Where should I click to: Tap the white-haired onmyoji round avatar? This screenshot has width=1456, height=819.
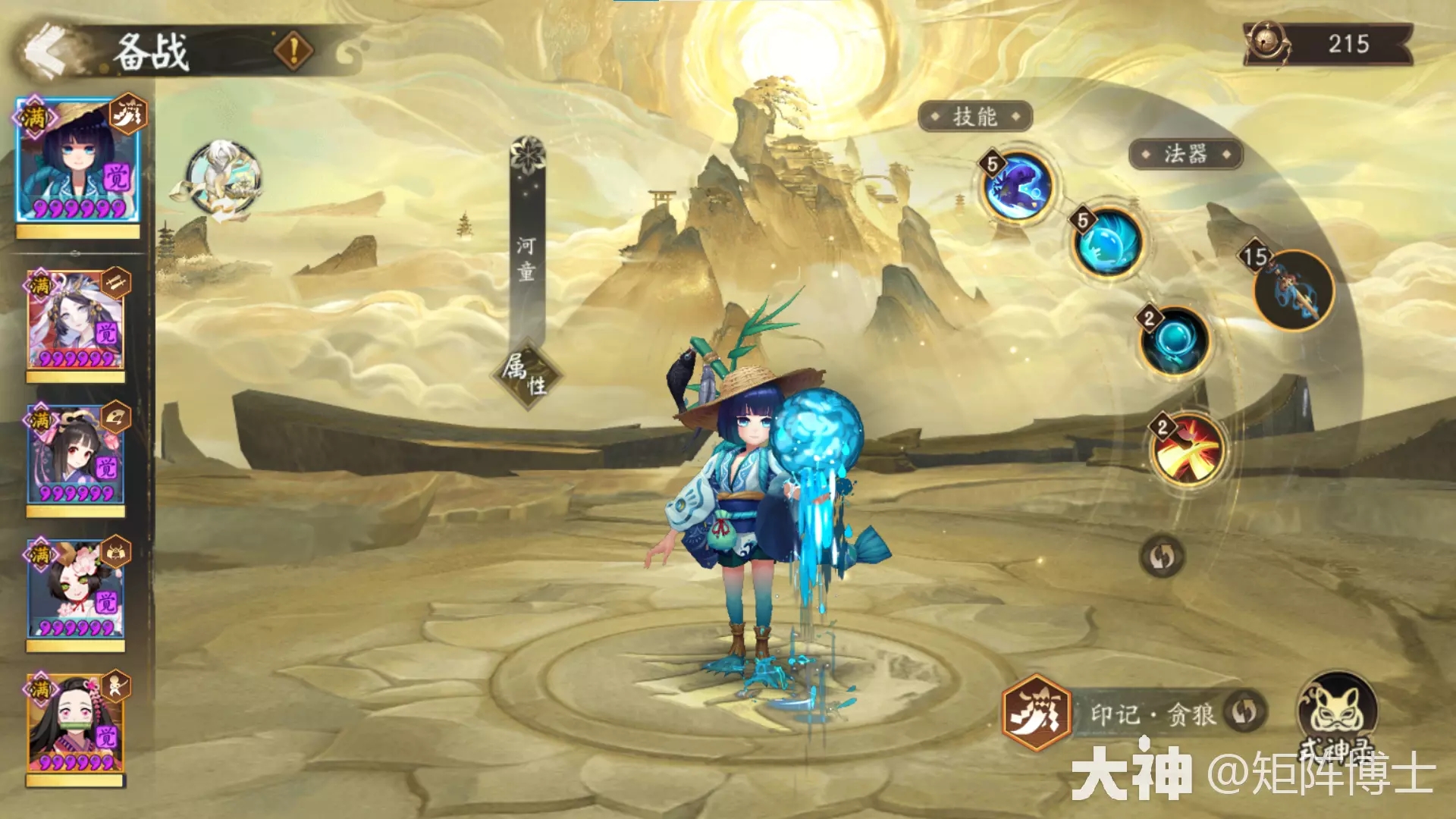[x=223, y=179]
